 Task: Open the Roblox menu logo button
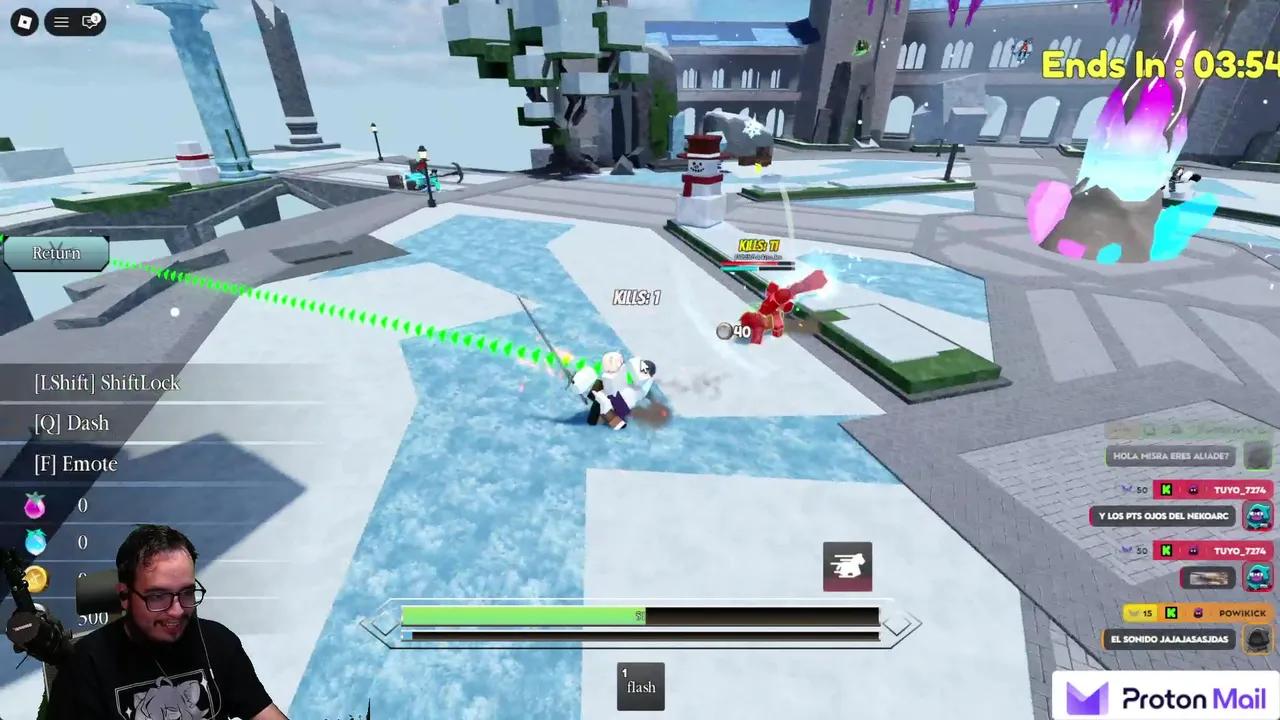pyautogui.click(x=24, y=21)
